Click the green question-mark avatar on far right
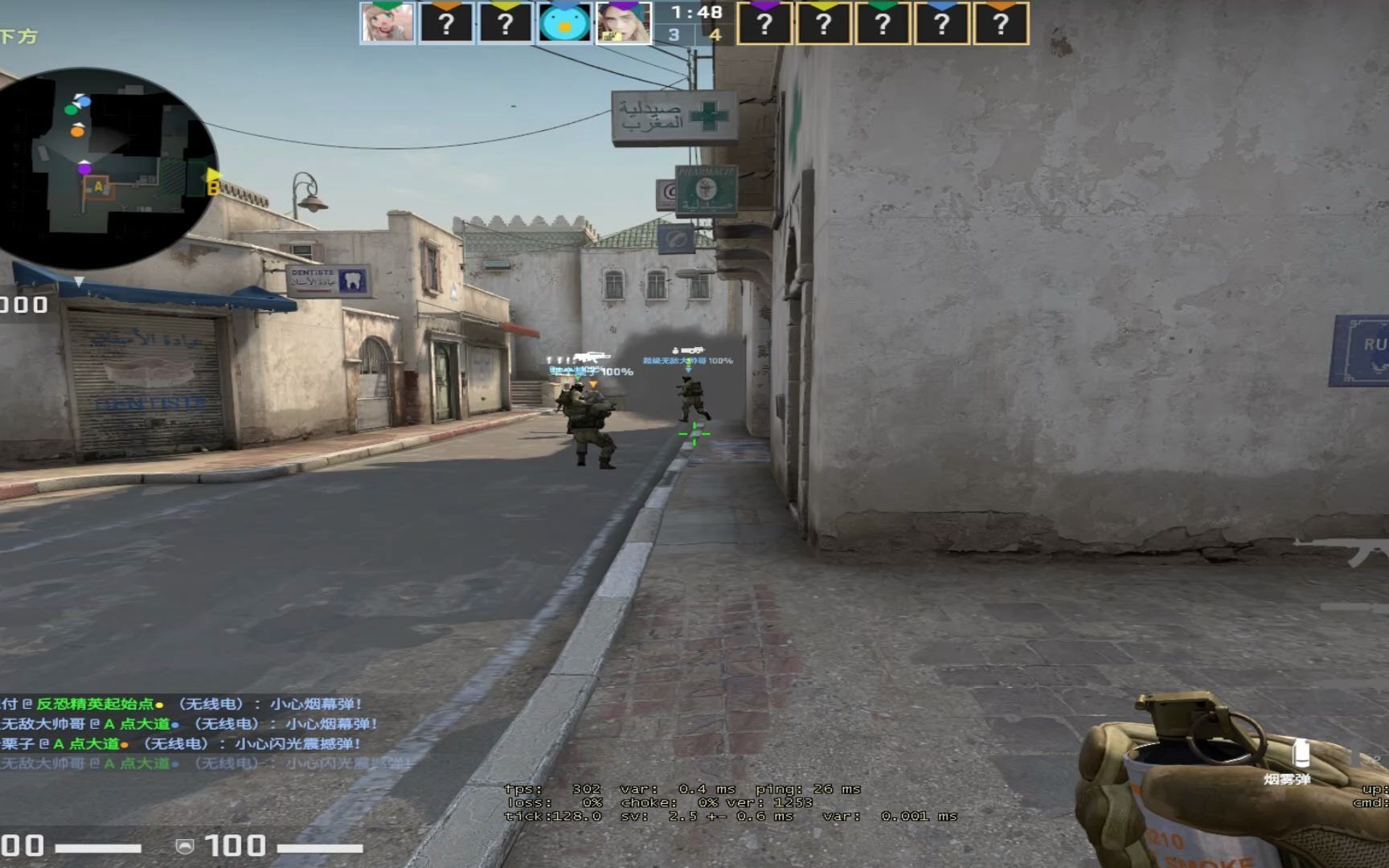The image size is (1389, 868). point(882,23)
